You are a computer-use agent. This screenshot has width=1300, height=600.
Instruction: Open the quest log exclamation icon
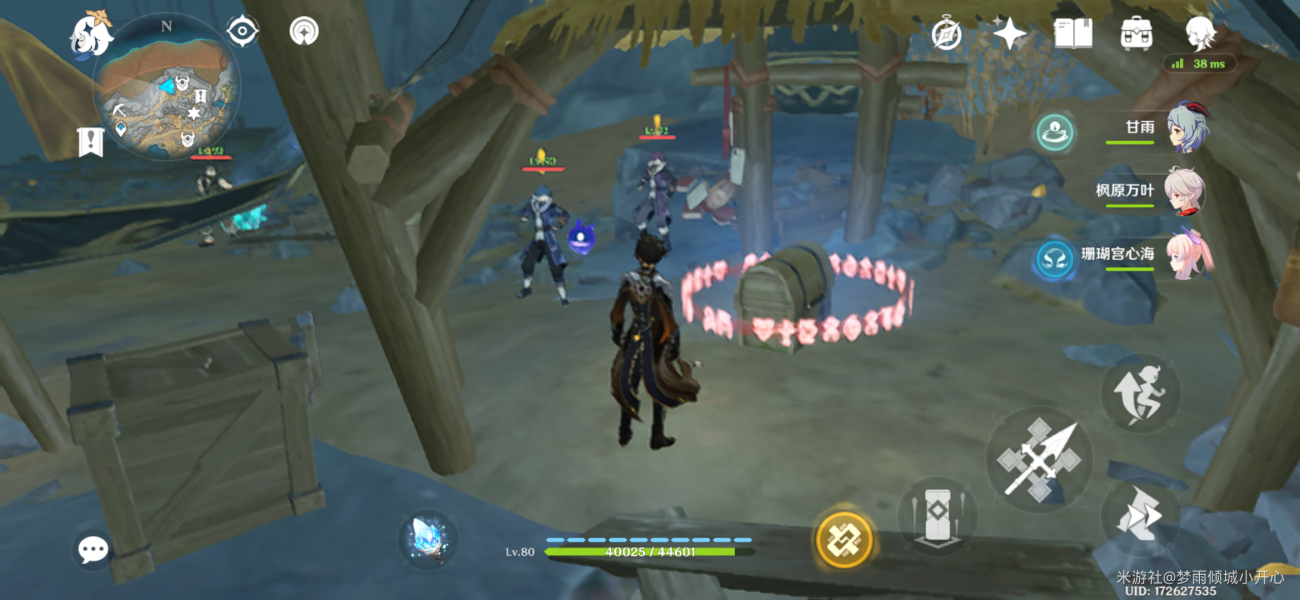point(90,142)
